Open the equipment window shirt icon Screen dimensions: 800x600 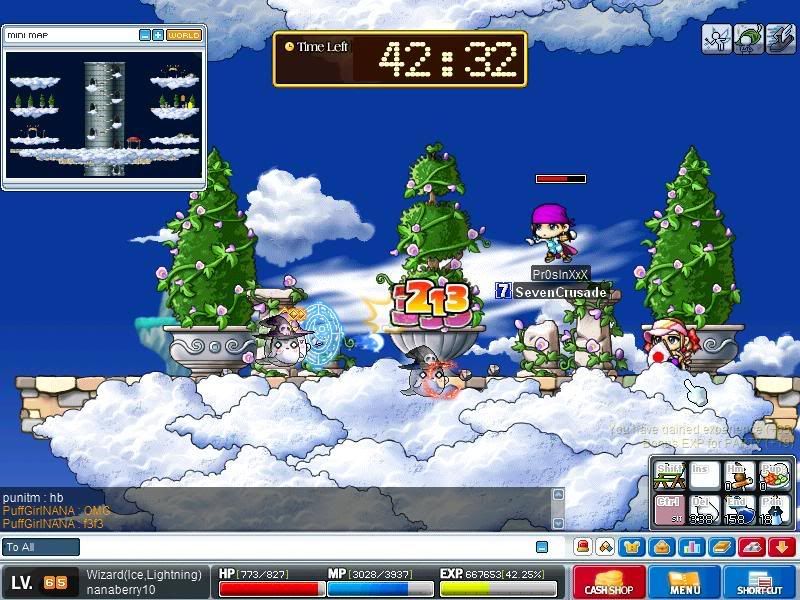coord(633,547)
